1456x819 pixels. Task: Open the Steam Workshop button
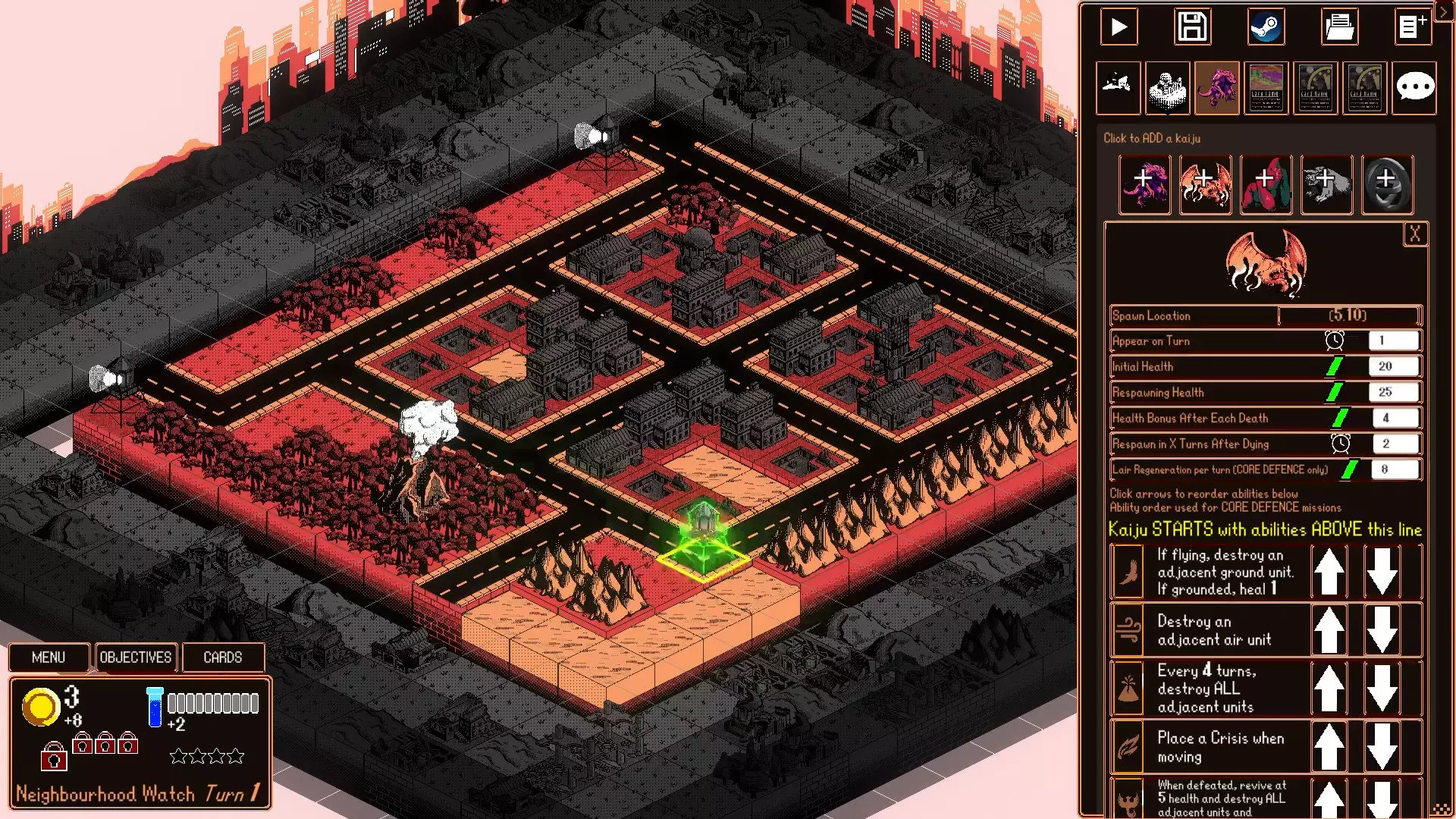[x=1266, y=27]
